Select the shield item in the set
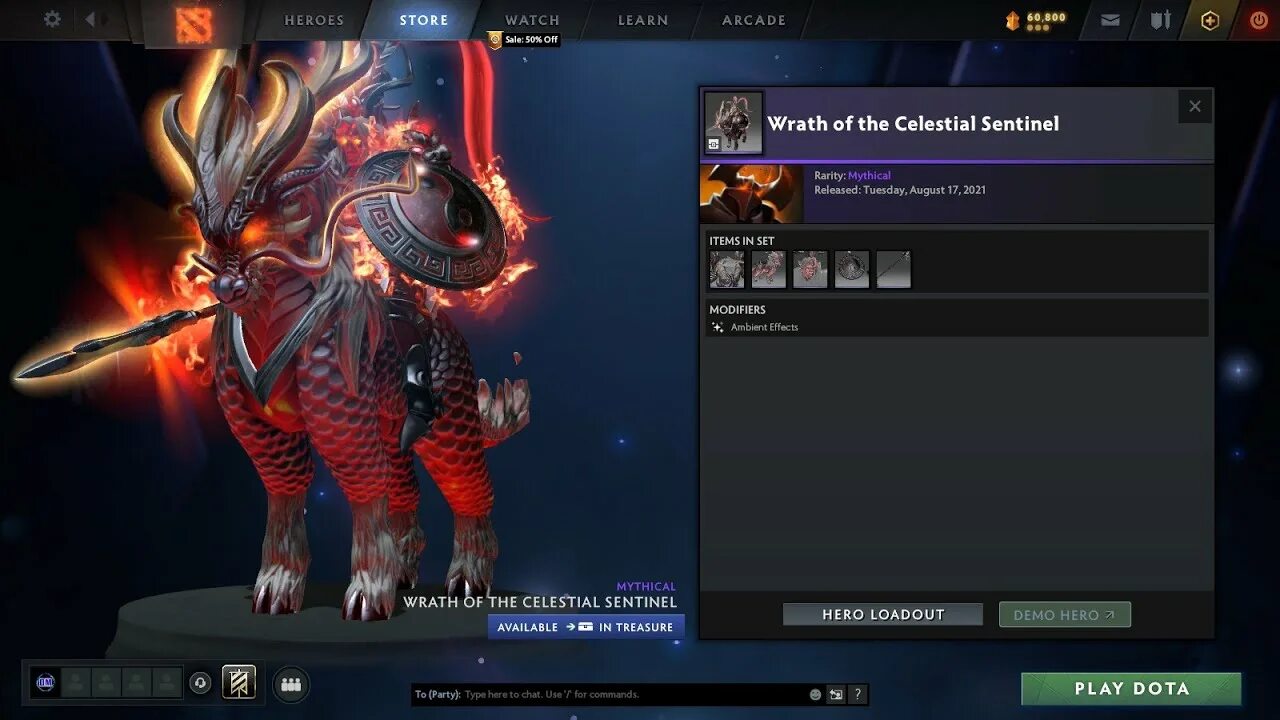The height and width of the screenshot is (720, 1280). 852,270
